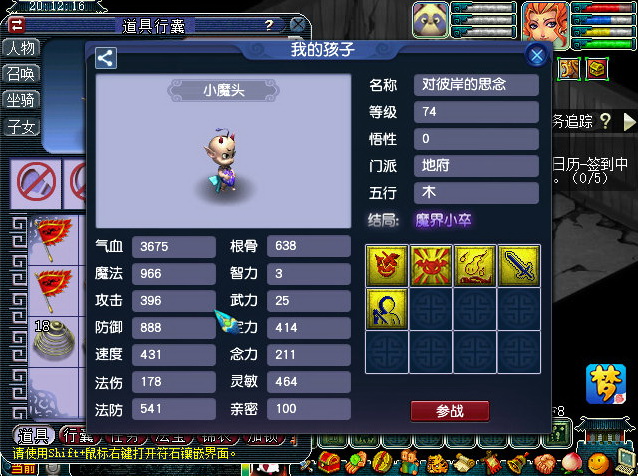The width and height of the screenshot is (638, 476).
Task: Click the 参战 button
Action: pyautogui.click(x=450, y=411)
